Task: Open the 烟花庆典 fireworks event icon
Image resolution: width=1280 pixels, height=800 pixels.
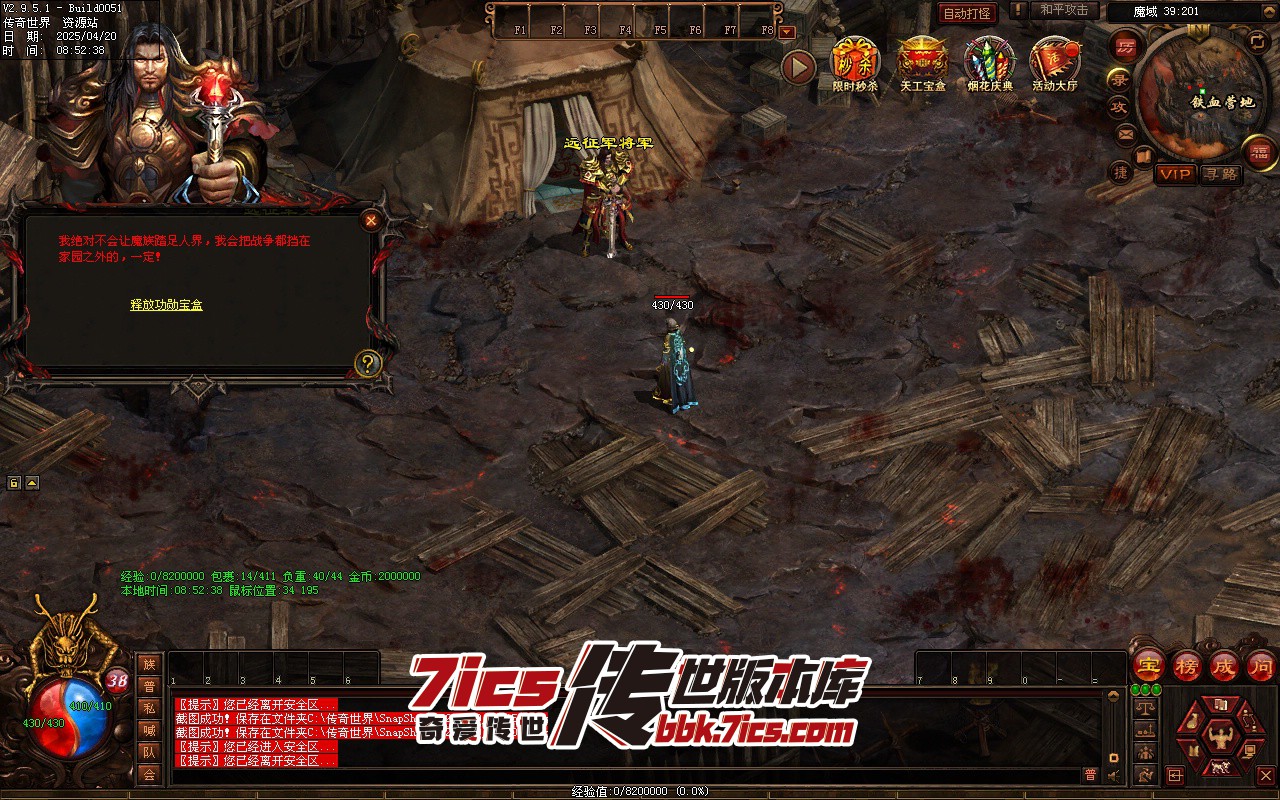Action: coord(989,62)
